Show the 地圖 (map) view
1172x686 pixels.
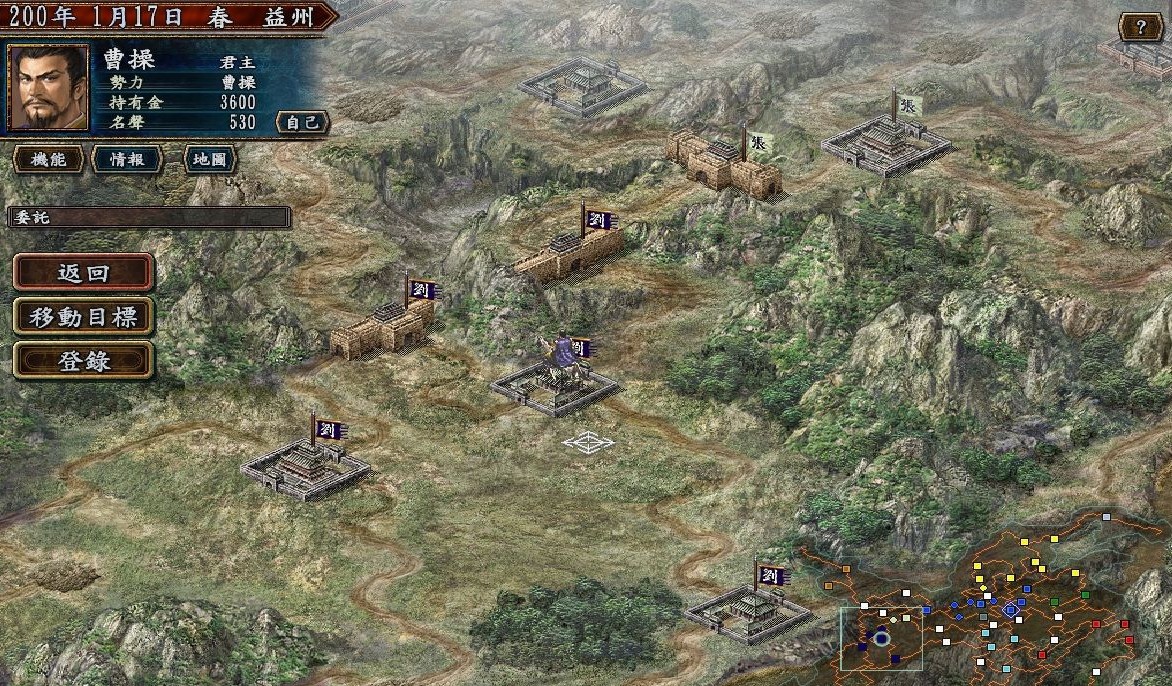210,159
